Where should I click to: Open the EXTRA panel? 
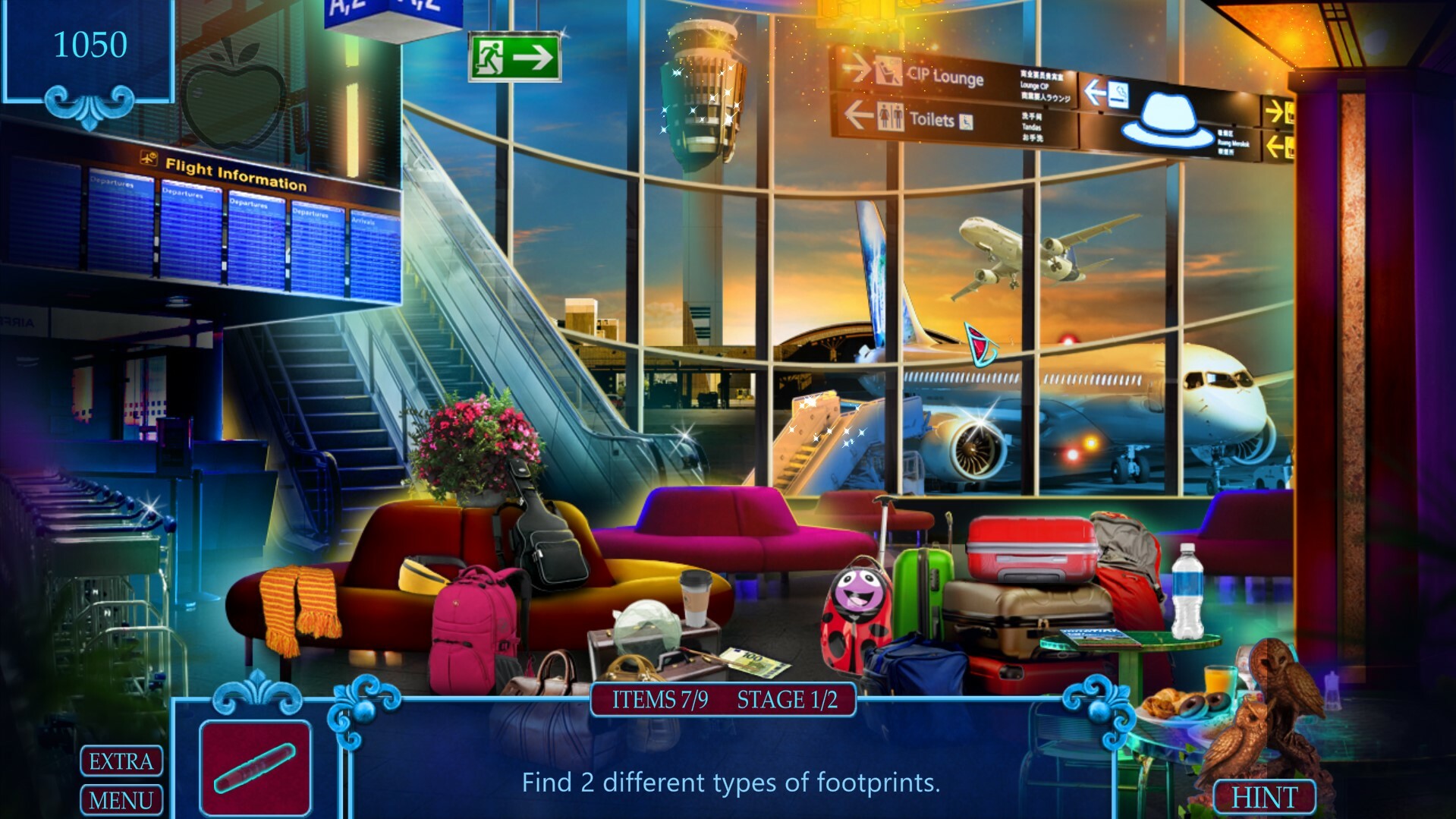[x=121, y=760]
